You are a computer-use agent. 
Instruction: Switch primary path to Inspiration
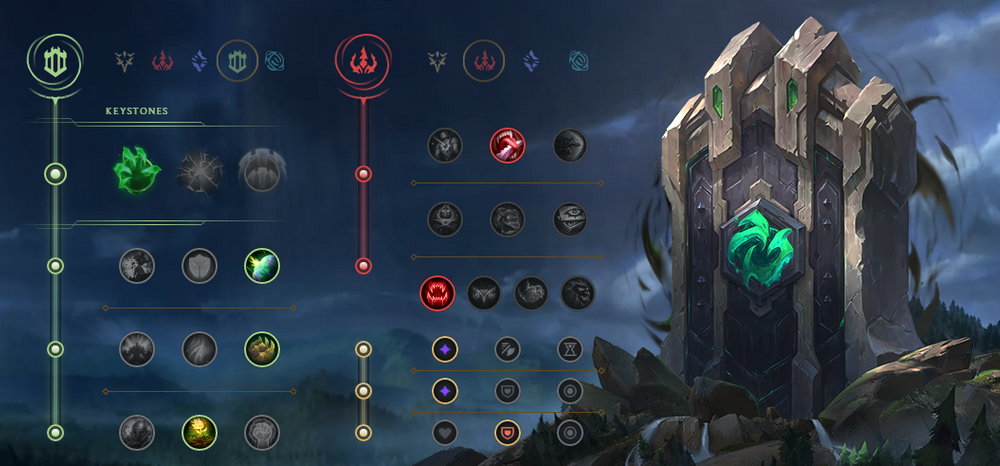pyautogui.click(x=276, y=61)
